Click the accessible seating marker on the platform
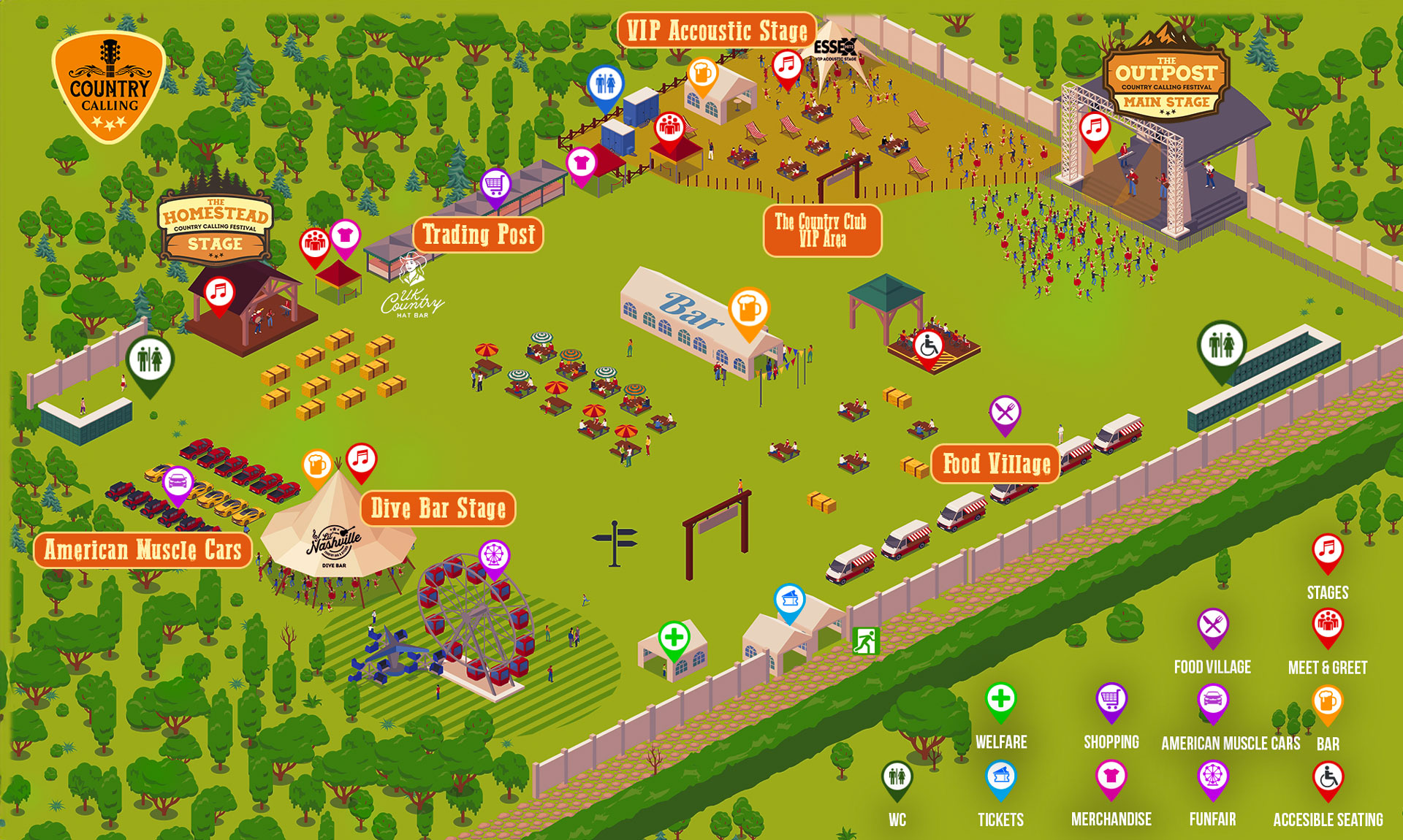This screenshot has height=840, width=1403. (928, 346)
